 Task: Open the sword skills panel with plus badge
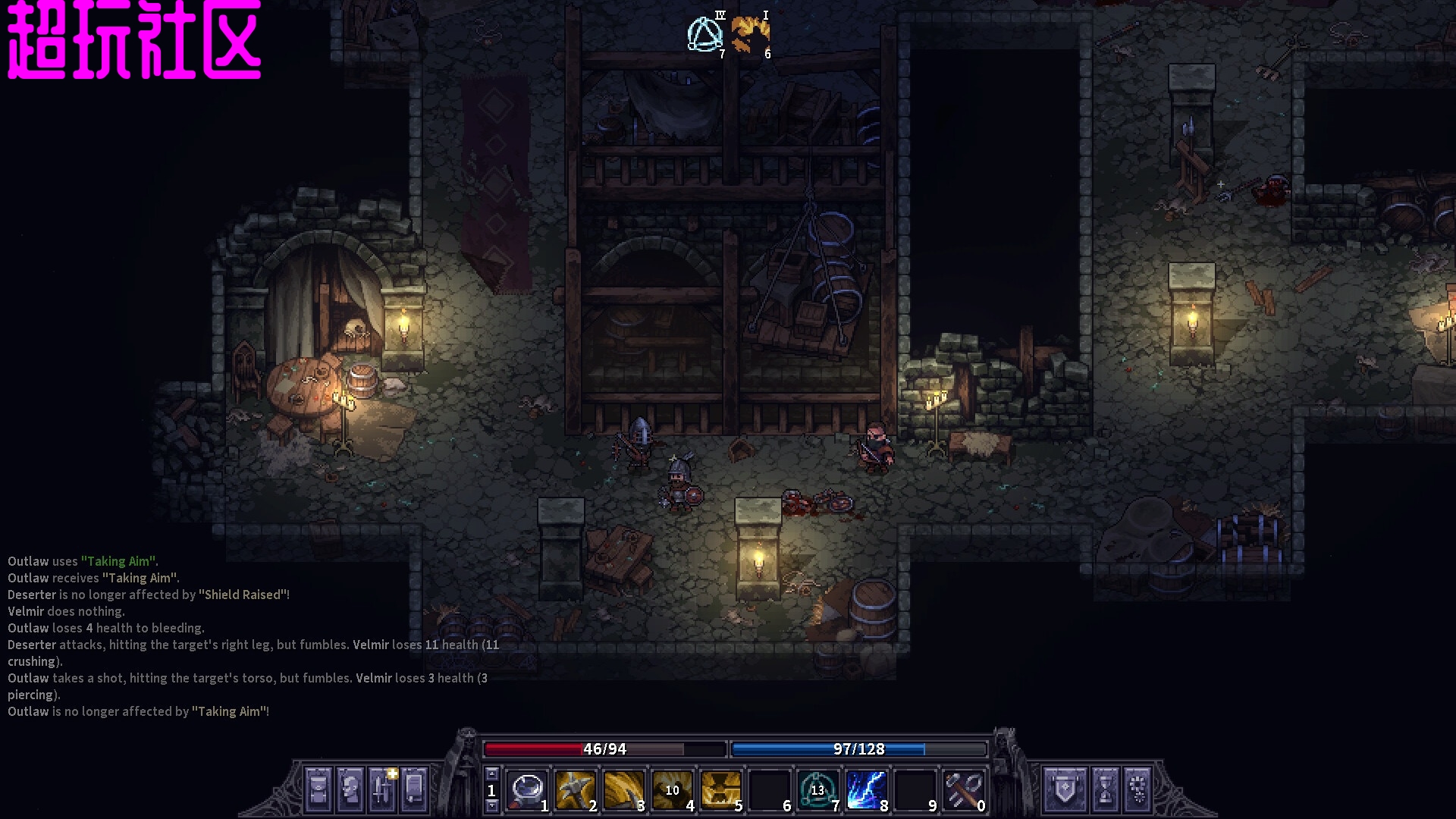(x=382, y=789)
